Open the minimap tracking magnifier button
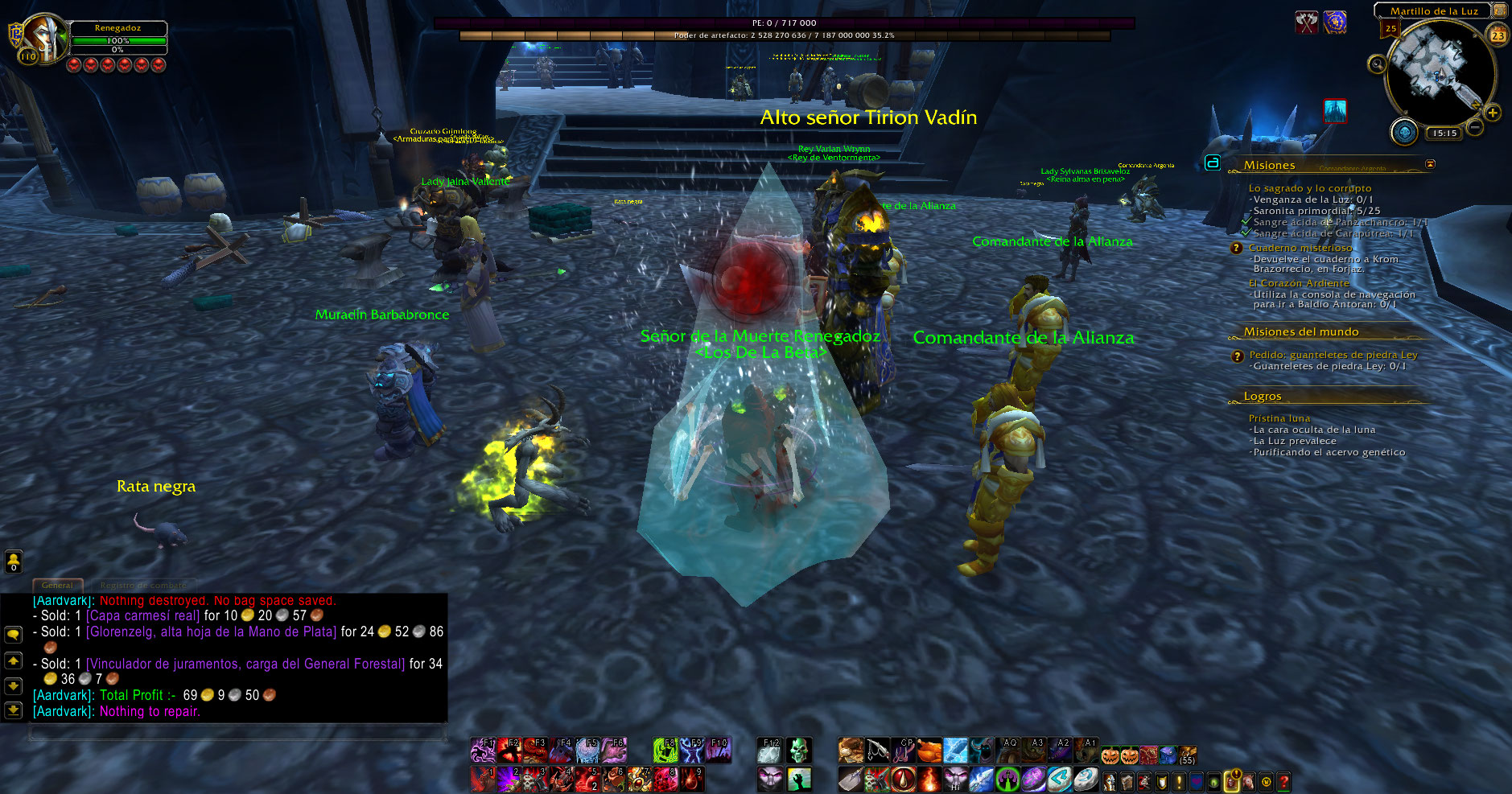Viewport: 1512px width, 794px height. pyautogui.click(x=1377, y=64)
